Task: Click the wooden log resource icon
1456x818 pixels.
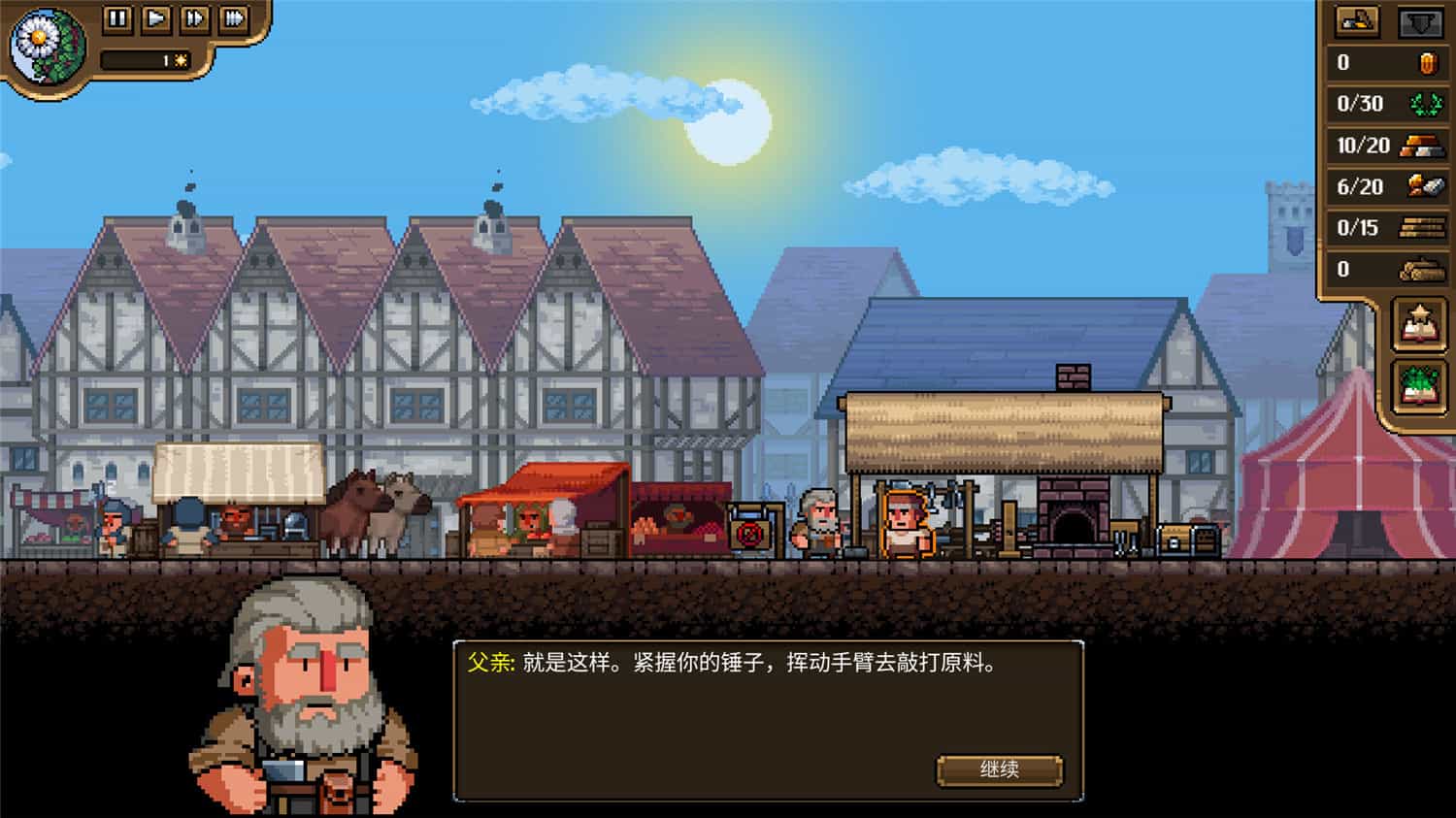Action: (1419, 270)
